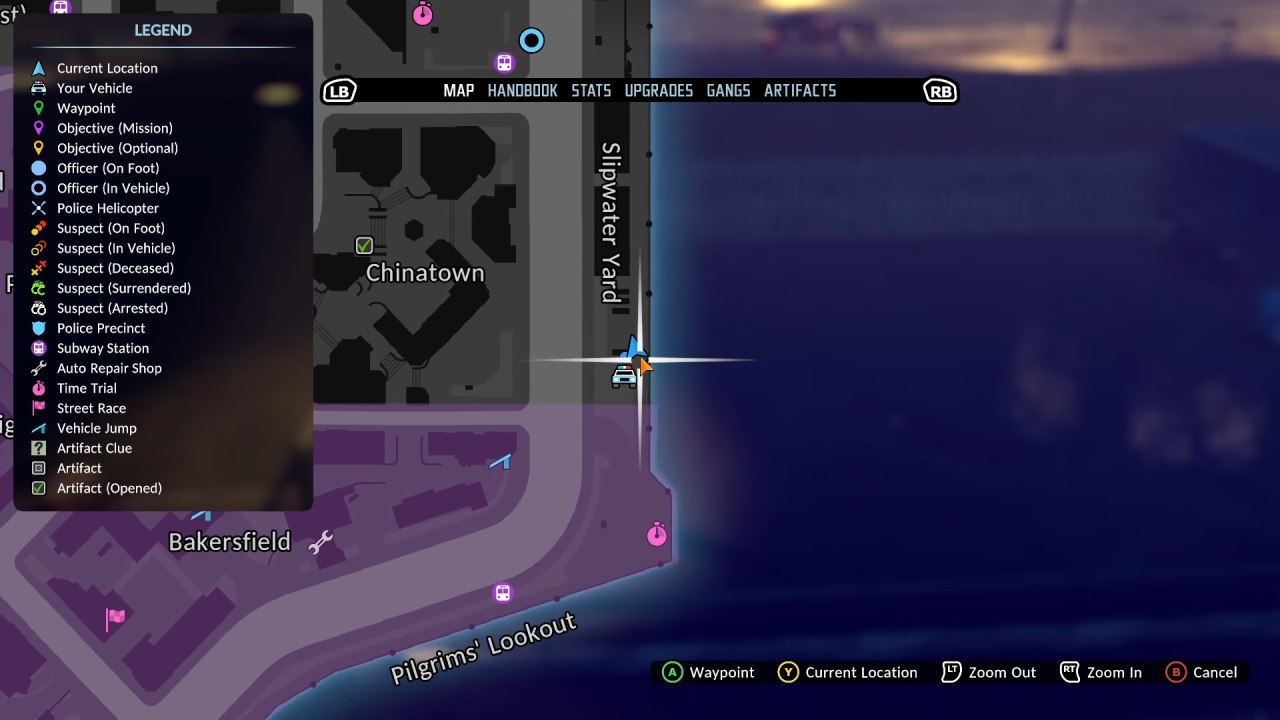Screen dimensions: 1280x720
Task: View the Artifacts tab
Action: (800, 91)
